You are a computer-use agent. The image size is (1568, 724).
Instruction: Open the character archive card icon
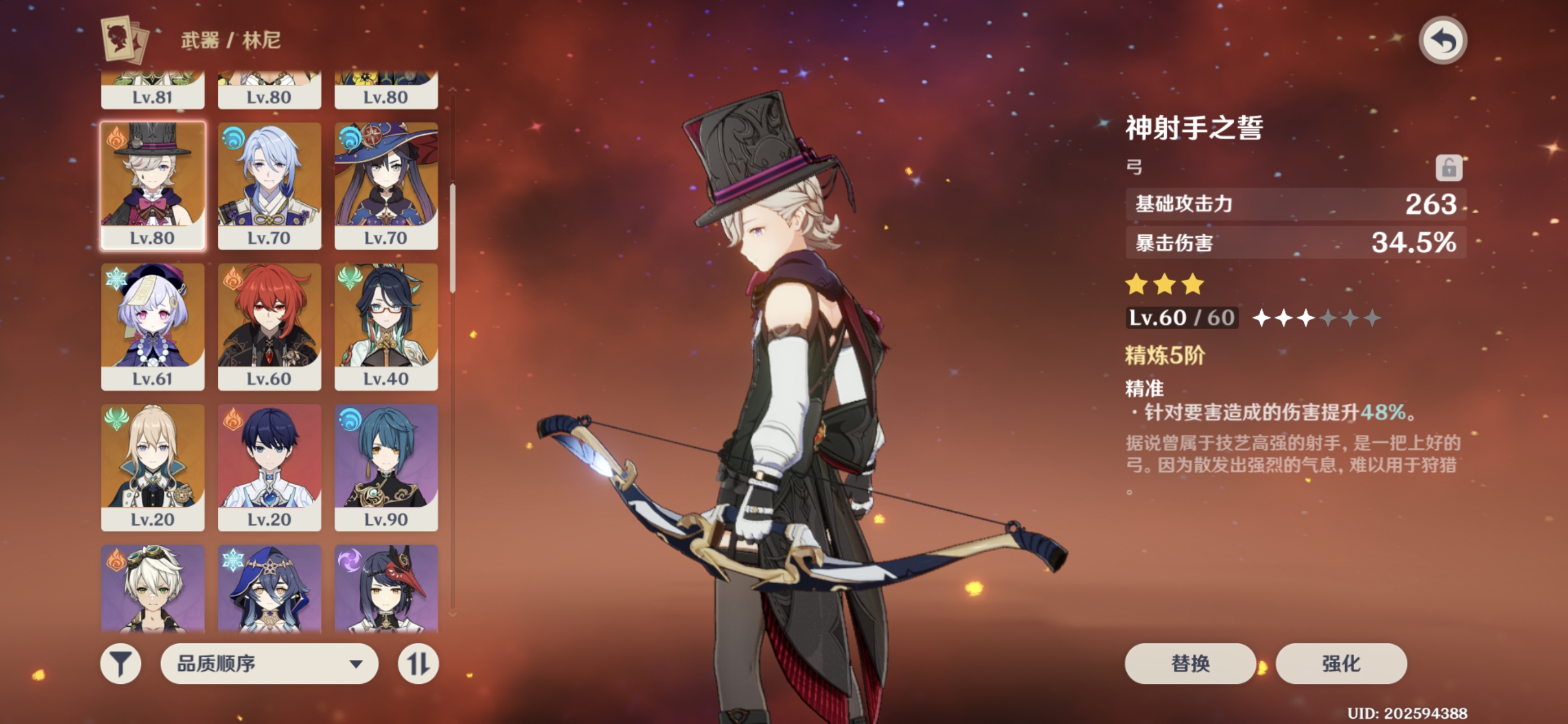[x=126, y=40]
